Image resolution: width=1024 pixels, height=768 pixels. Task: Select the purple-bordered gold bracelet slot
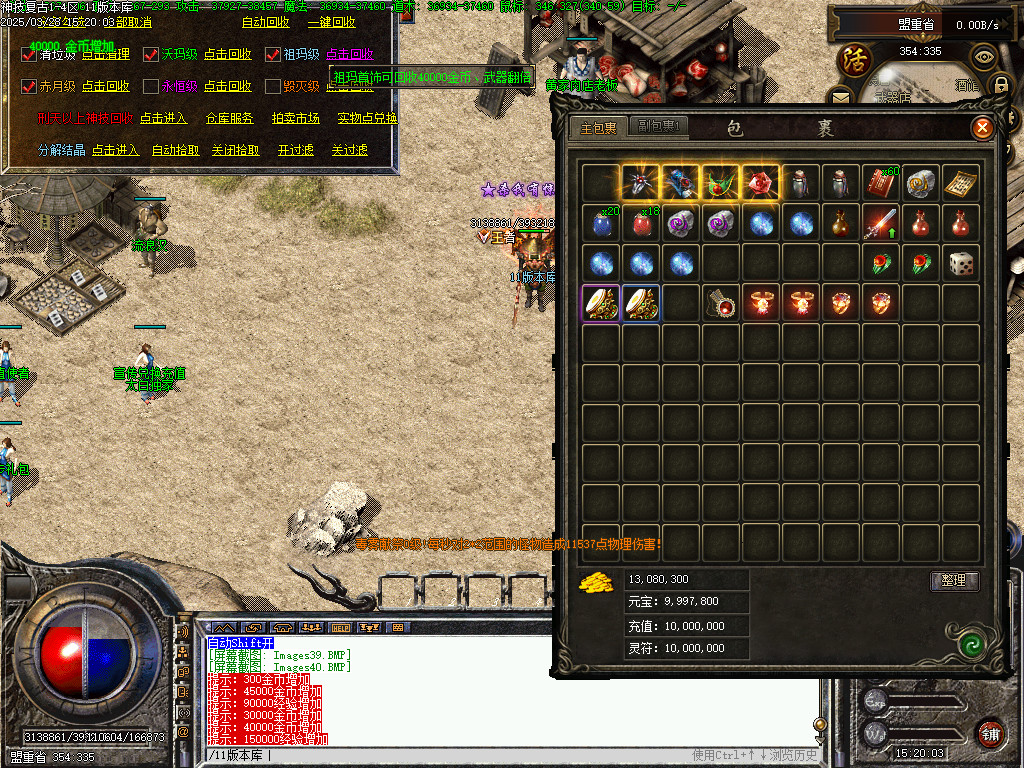(601, 303)
